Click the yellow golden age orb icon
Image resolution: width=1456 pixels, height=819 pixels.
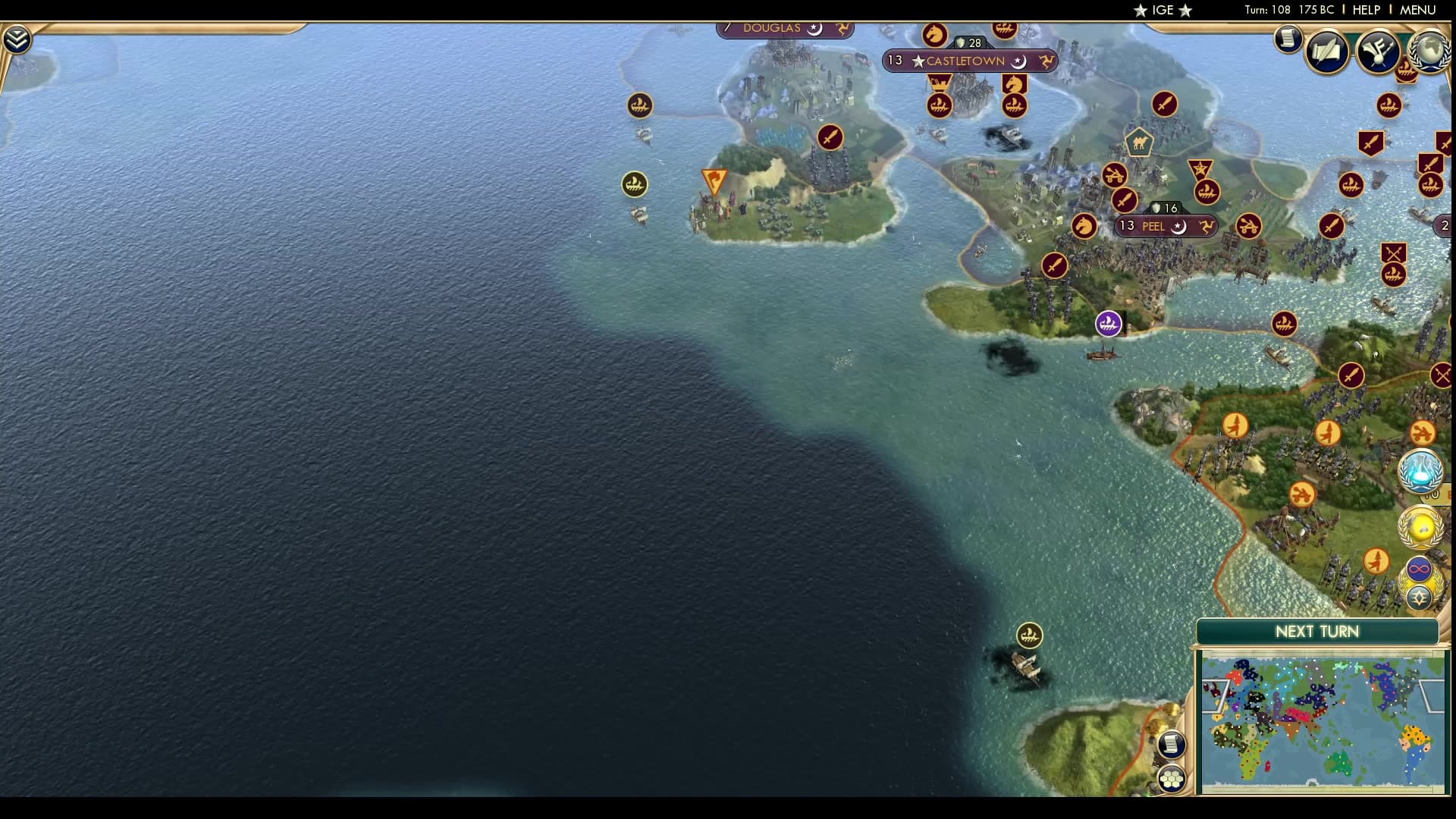1421,526
